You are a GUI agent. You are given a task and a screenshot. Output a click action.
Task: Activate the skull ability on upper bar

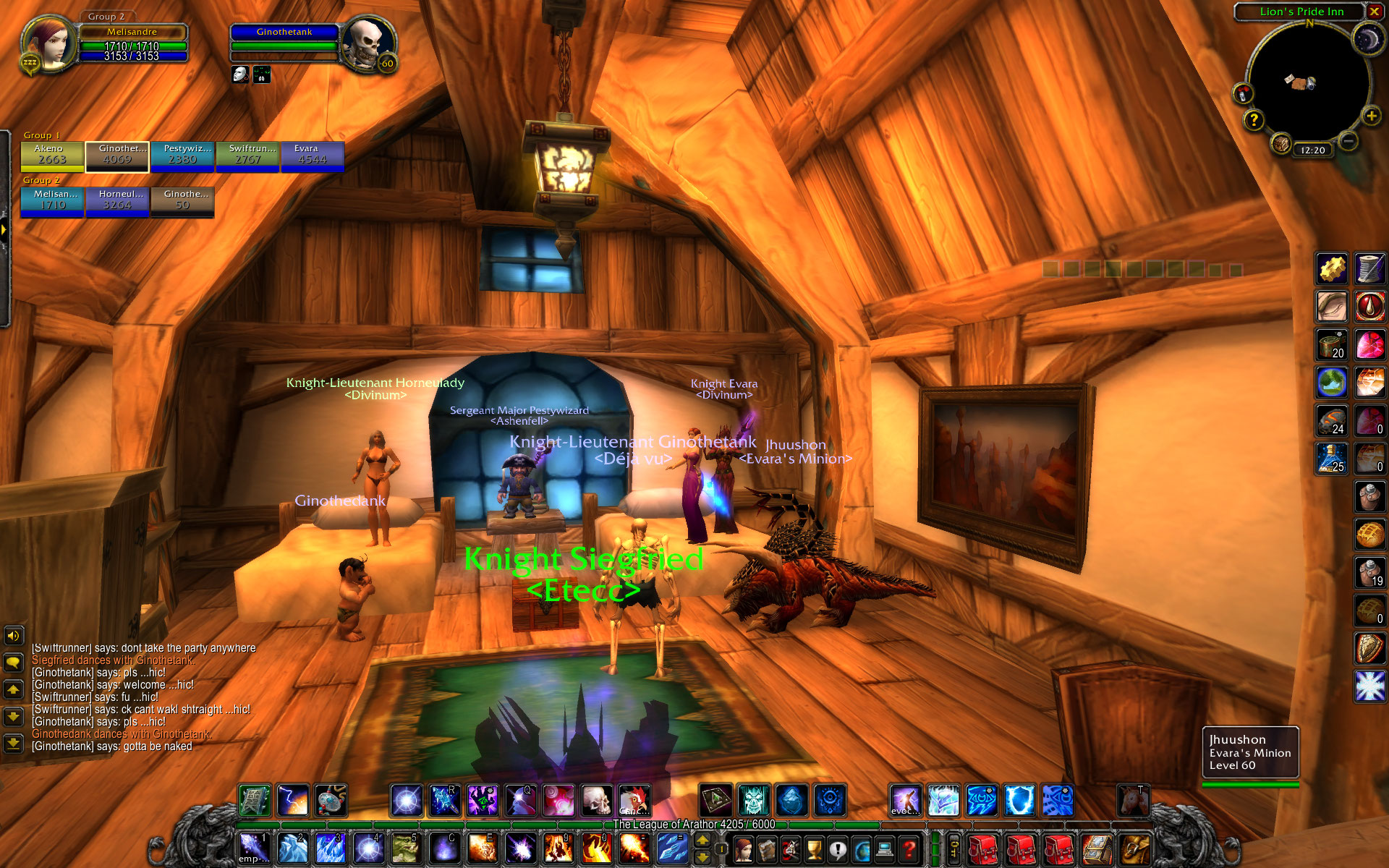pyautogui.click(x=597, y=801)
